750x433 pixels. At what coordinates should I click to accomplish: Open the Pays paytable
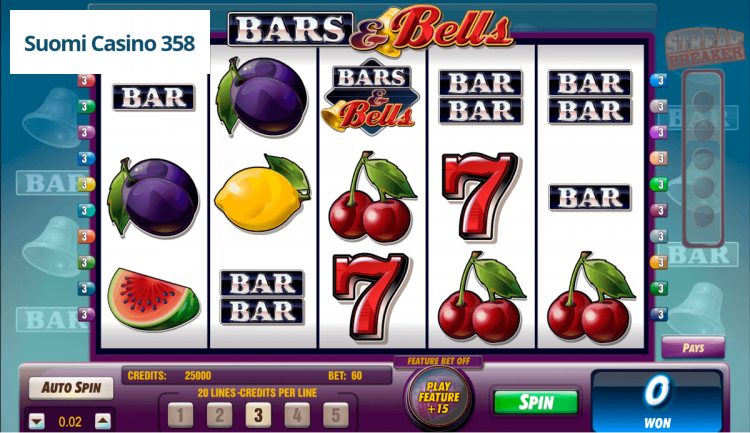click(x=692, y=348)
